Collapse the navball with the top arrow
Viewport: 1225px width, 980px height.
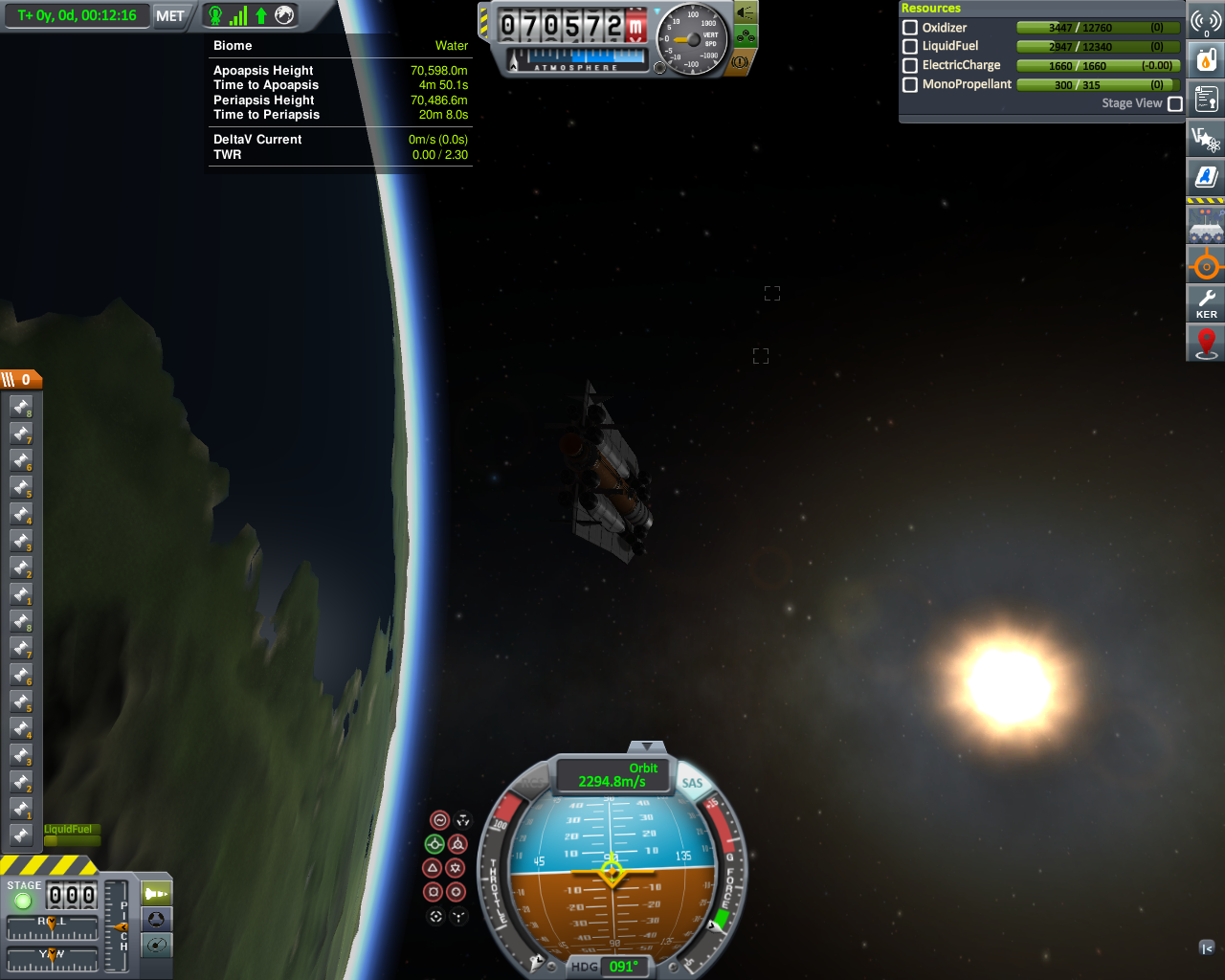[647, 746]
